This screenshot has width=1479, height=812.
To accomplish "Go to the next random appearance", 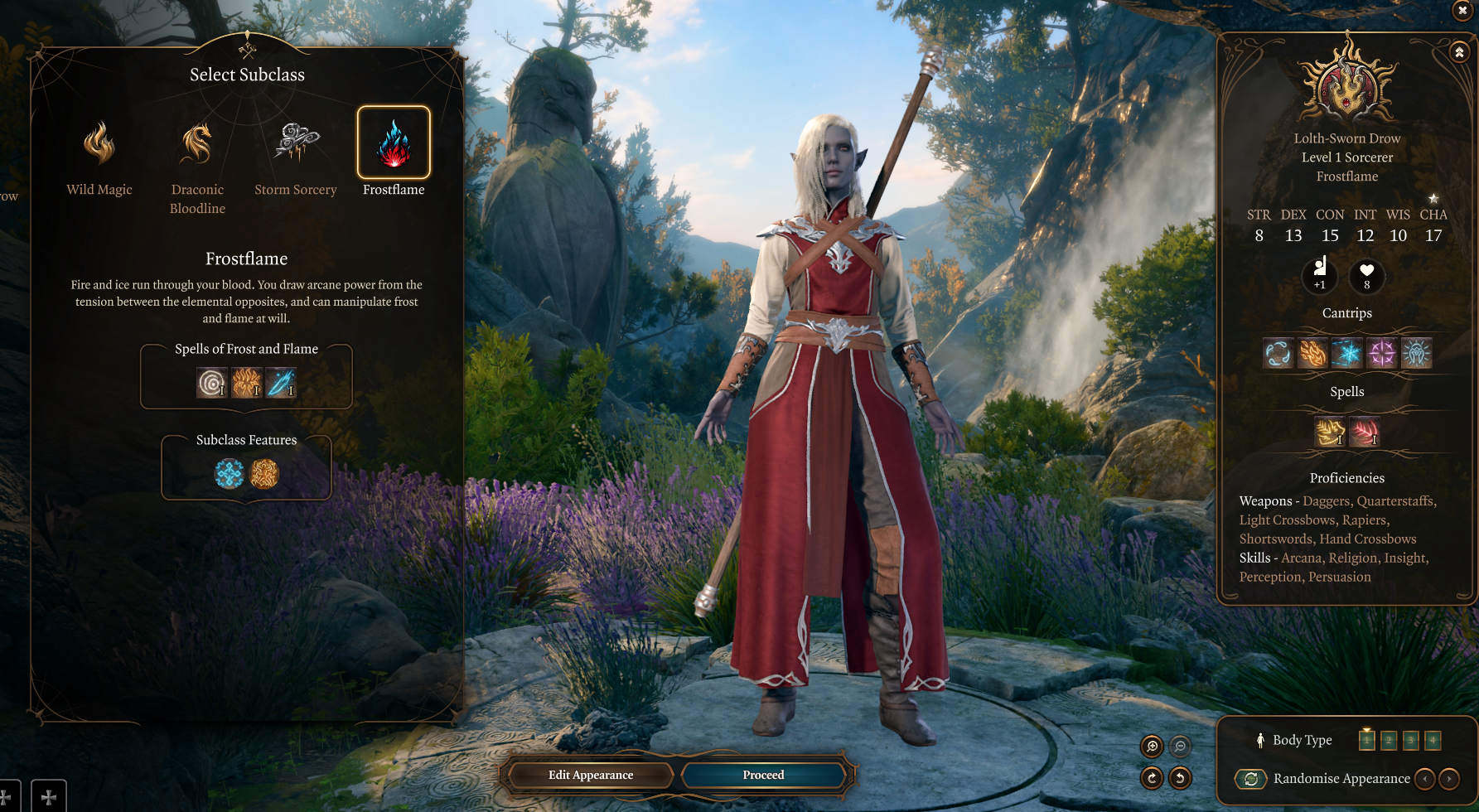I will click(x=1448, y=779).
